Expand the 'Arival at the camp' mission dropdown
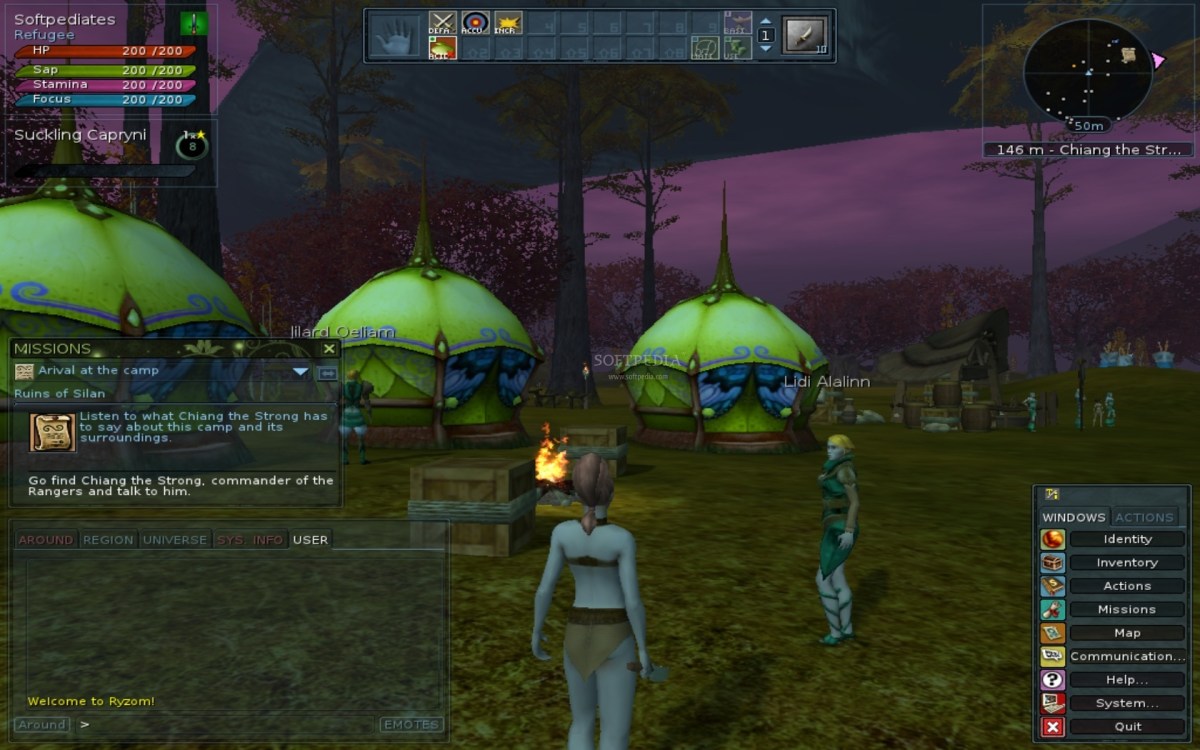Screen dimensions: 1200x750 (x=300, y=372)
